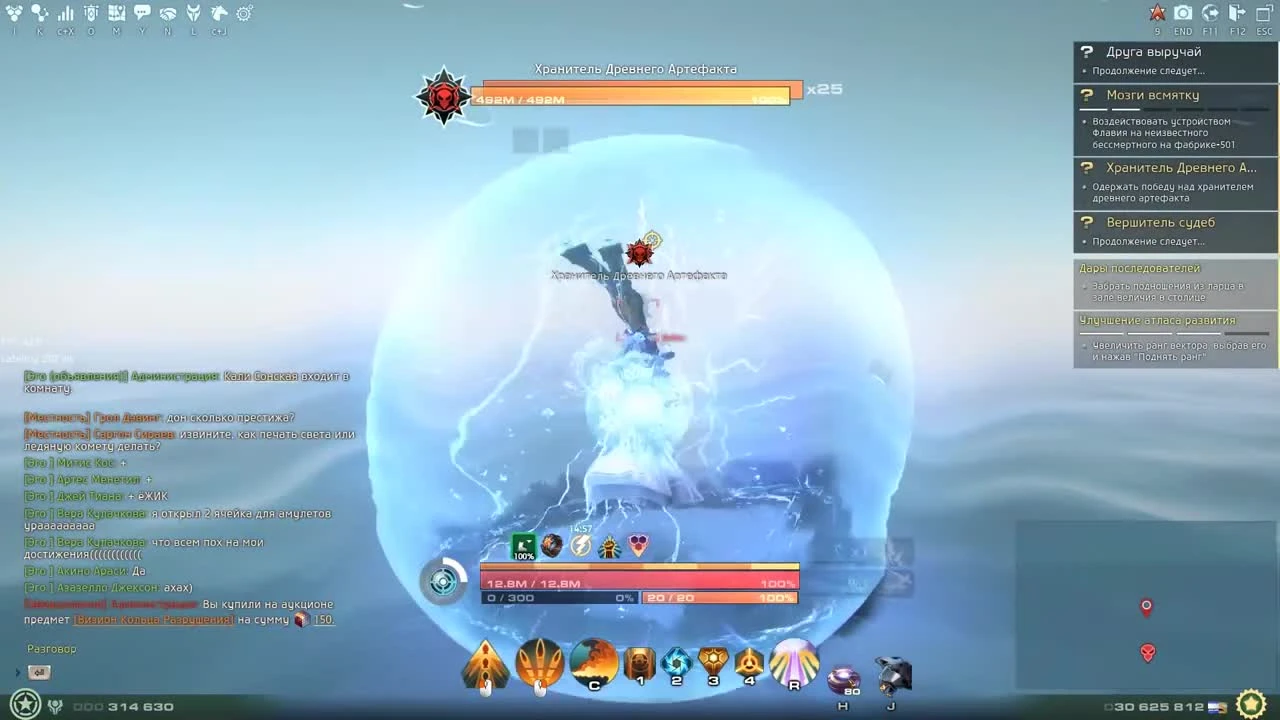1280x720 pixels.
Task: Trigger the fiery ability bound to C
Action: click(x=594, y=663)
